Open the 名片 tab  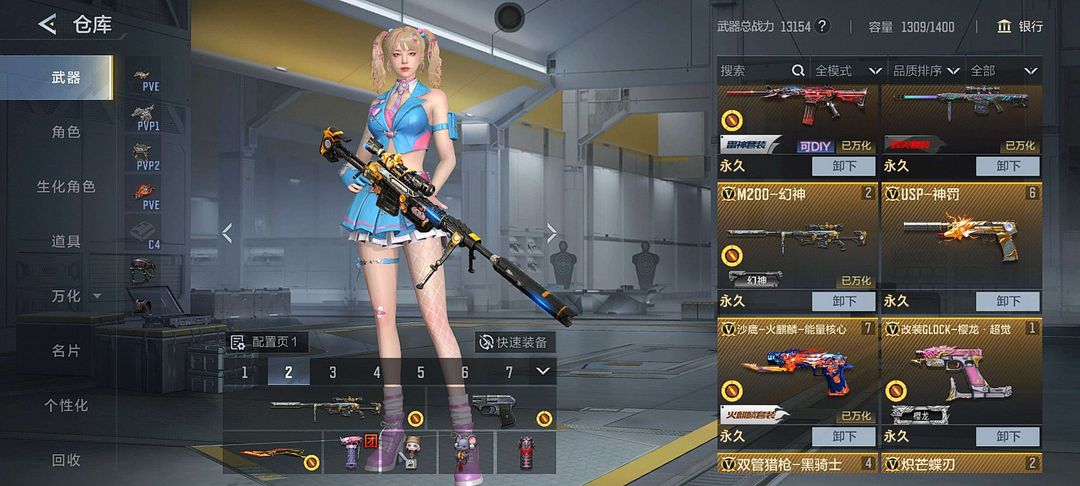click(66, 351)
